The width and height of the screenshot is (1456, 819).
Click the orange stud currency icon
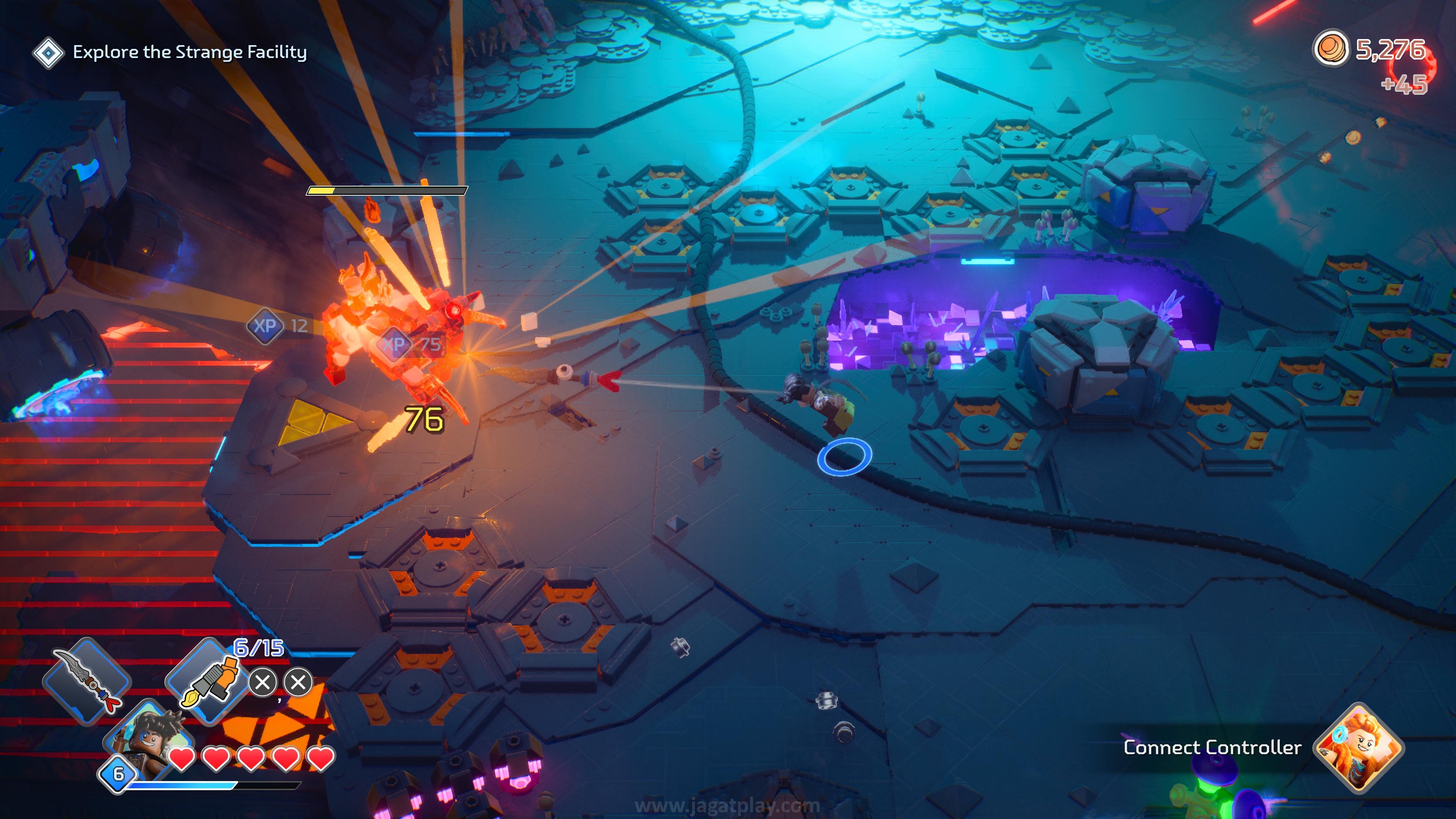1330,49
